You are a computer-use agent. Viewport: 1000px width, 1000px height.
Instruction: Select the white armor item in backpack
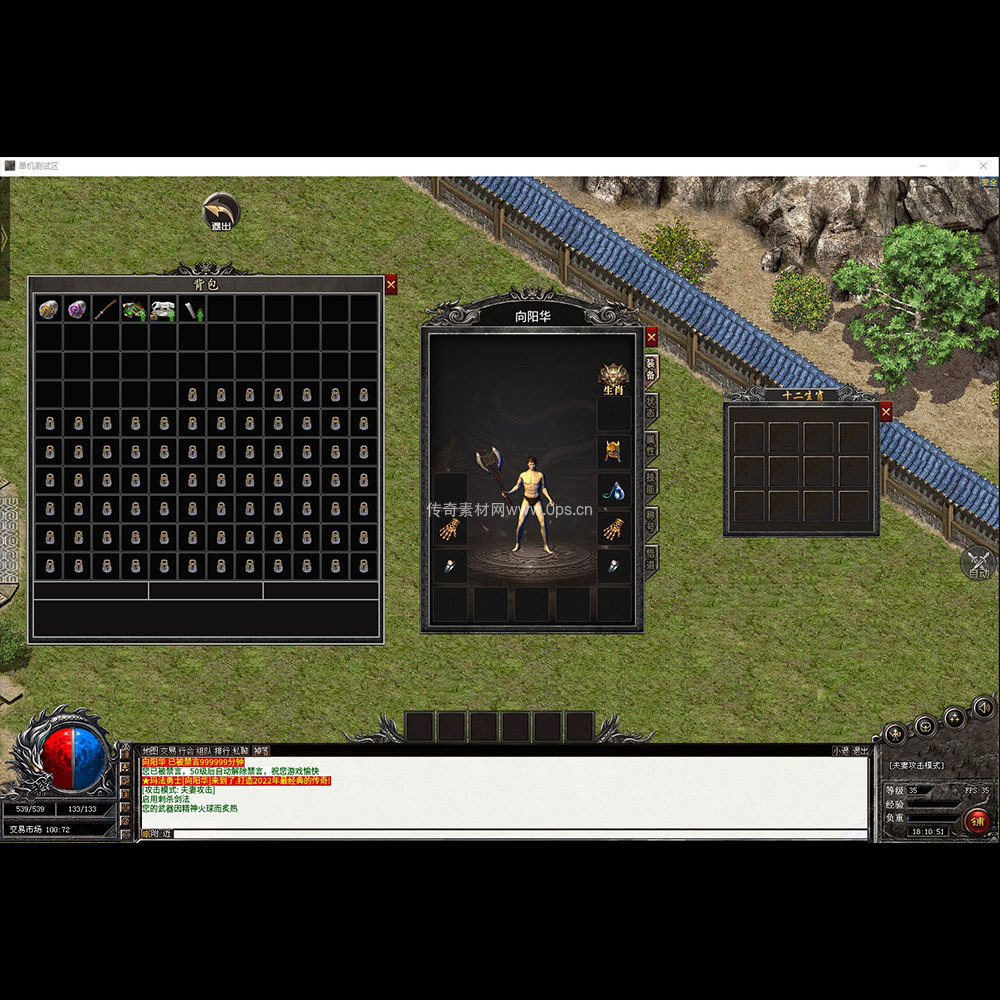(x=163, y=309)
